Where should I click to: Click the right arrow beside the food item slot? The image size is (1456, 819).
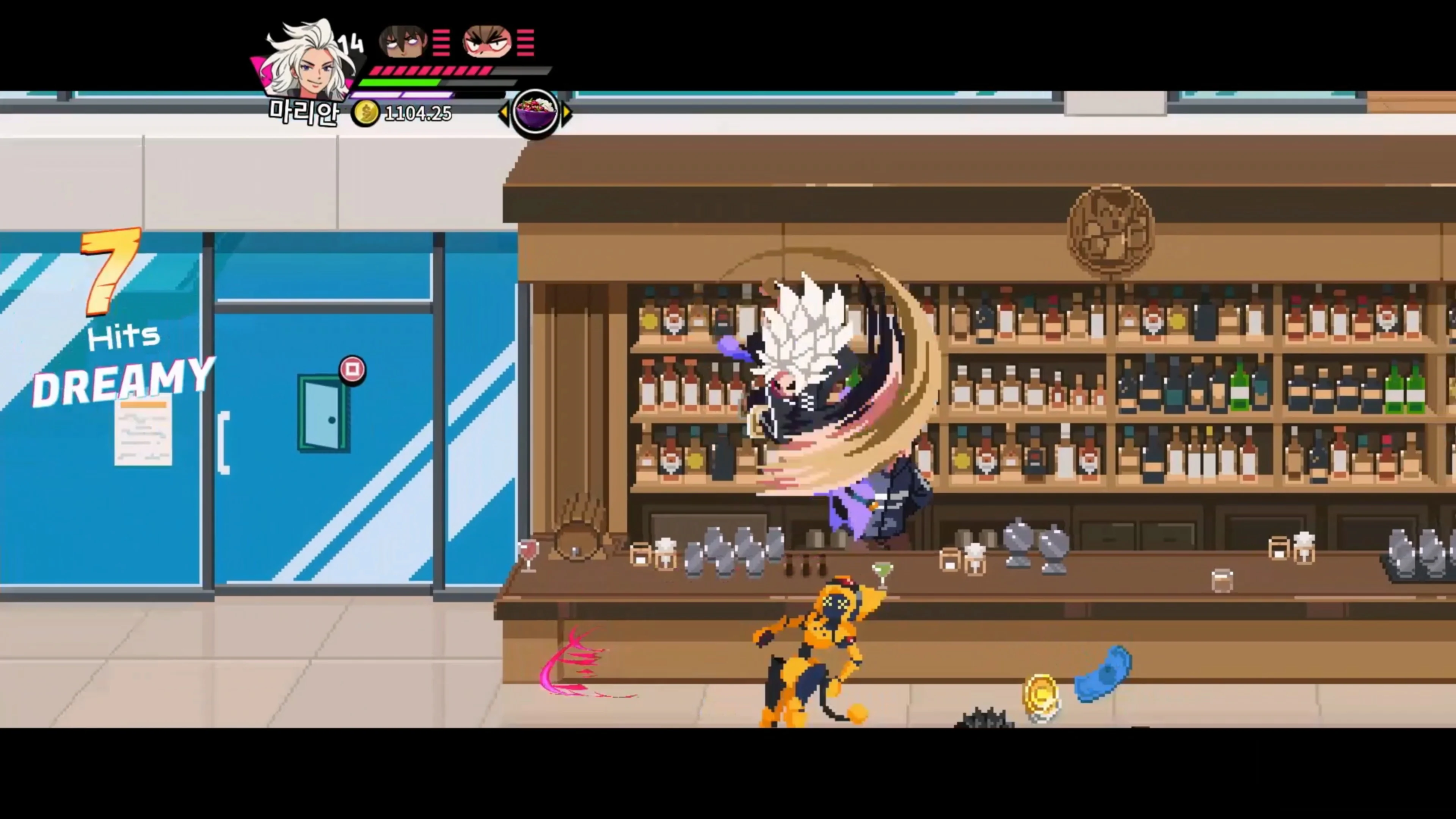click(x=566, y=113)
